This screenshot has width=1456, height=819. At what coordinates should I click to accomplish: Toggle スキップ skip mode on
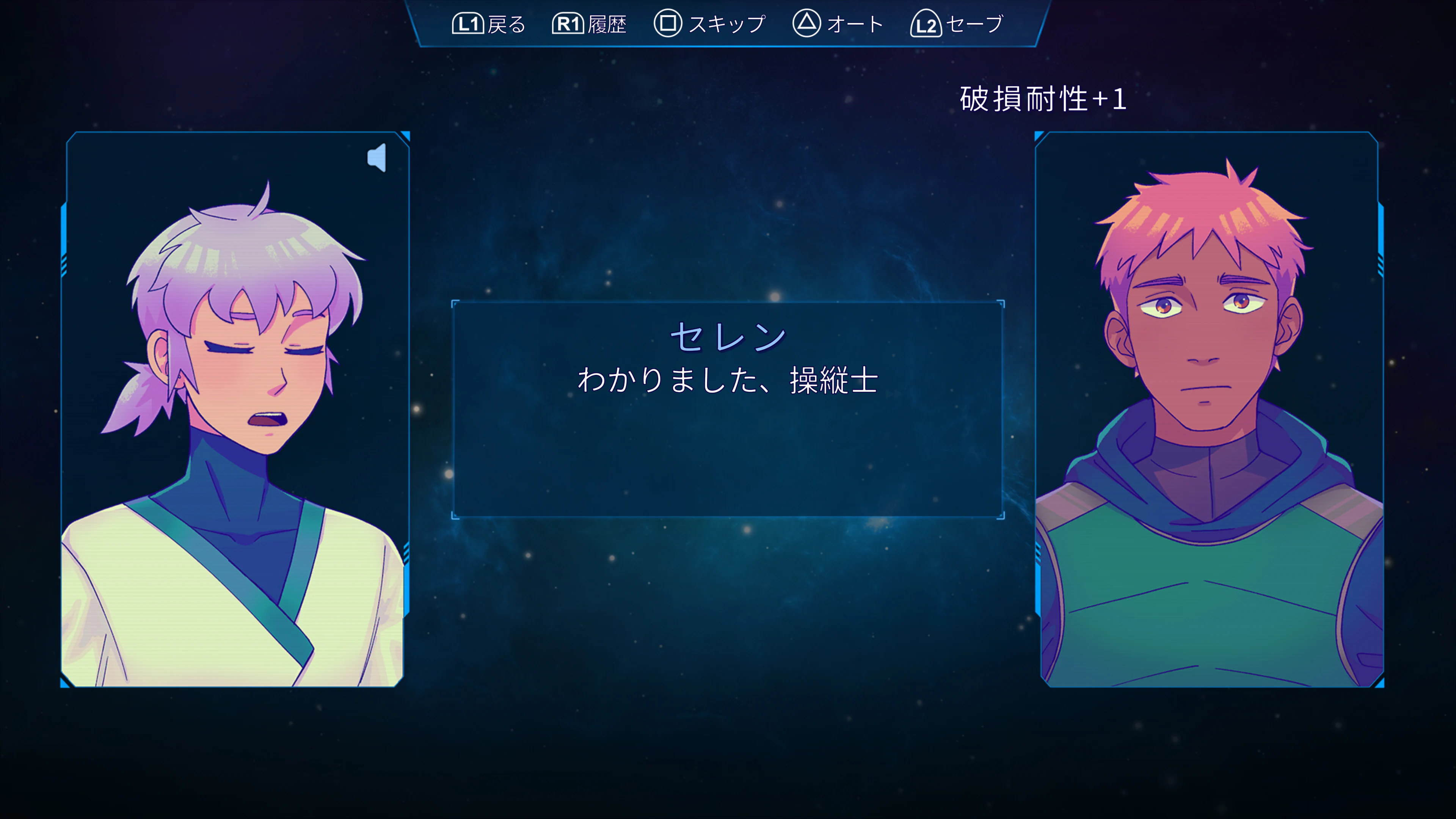pos(726,24)
